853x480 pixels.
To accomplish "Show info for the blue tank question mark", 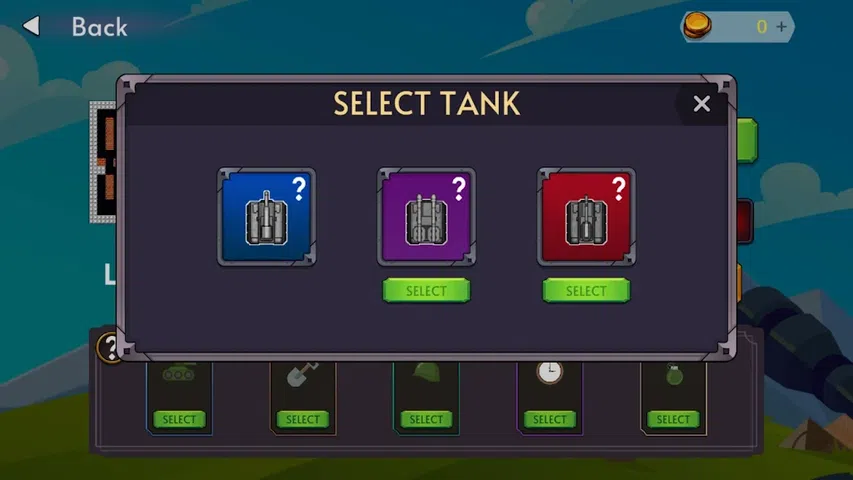I will (298, 188).
